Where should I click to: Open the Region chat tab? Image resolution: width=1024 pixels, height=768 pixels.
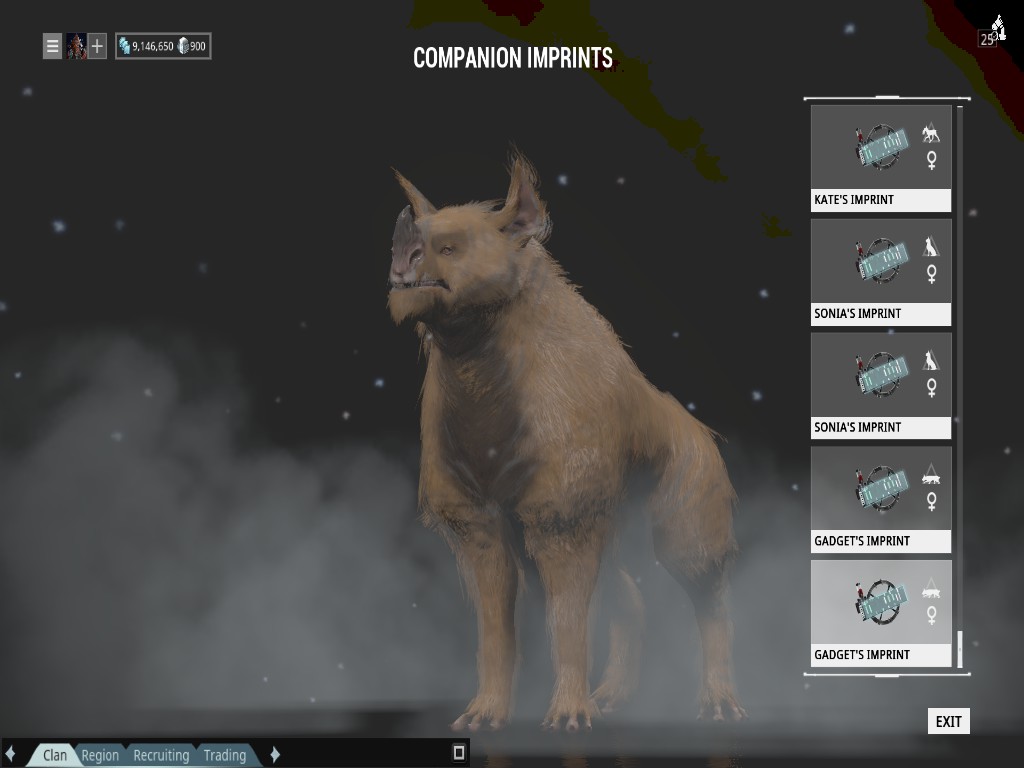pyautogui.click(x=100, y=755)
